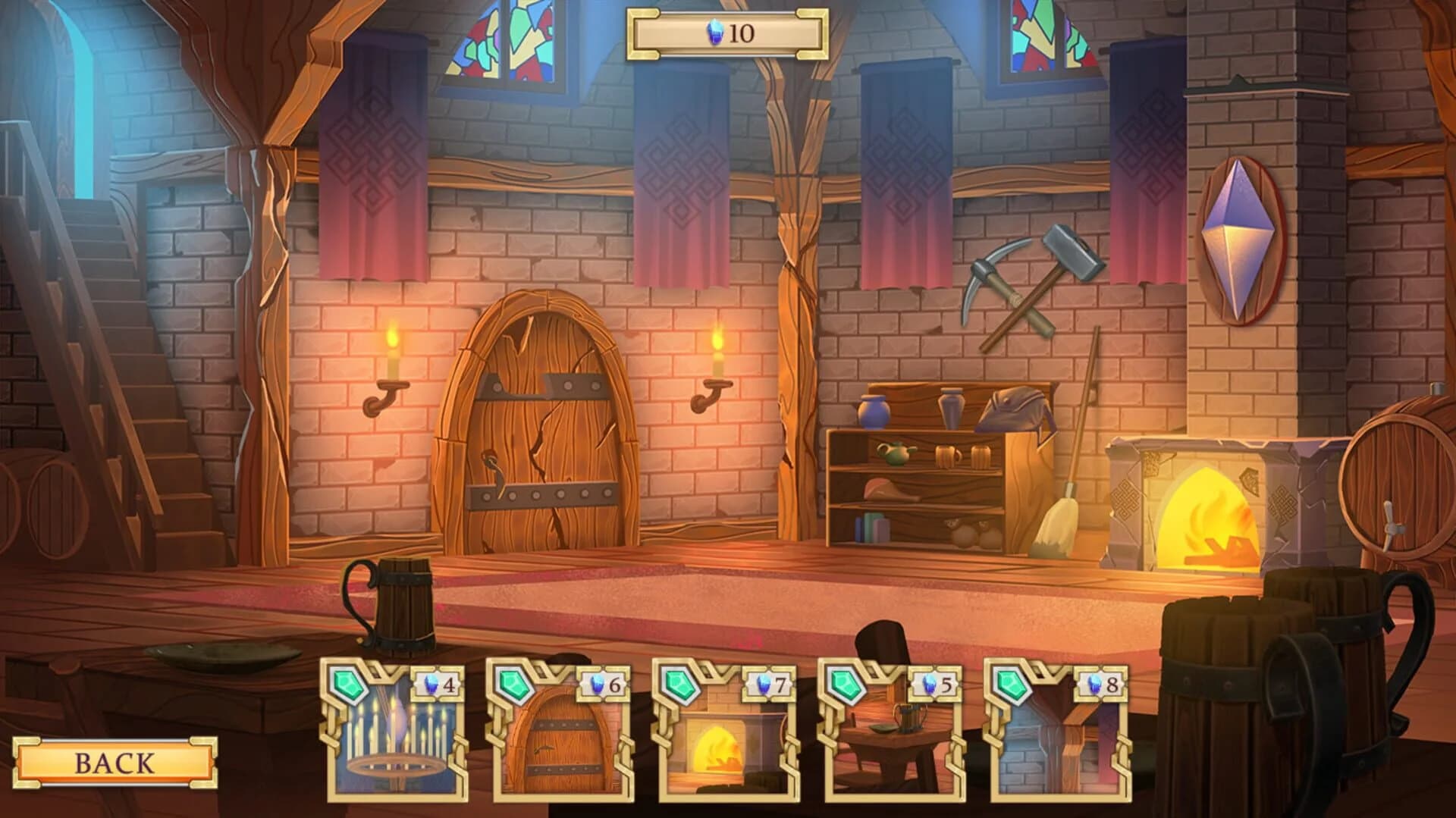1456x818 pixels.
Task: Click the crystal emblem plaque on the wall
Action: tap(1242, 237)
